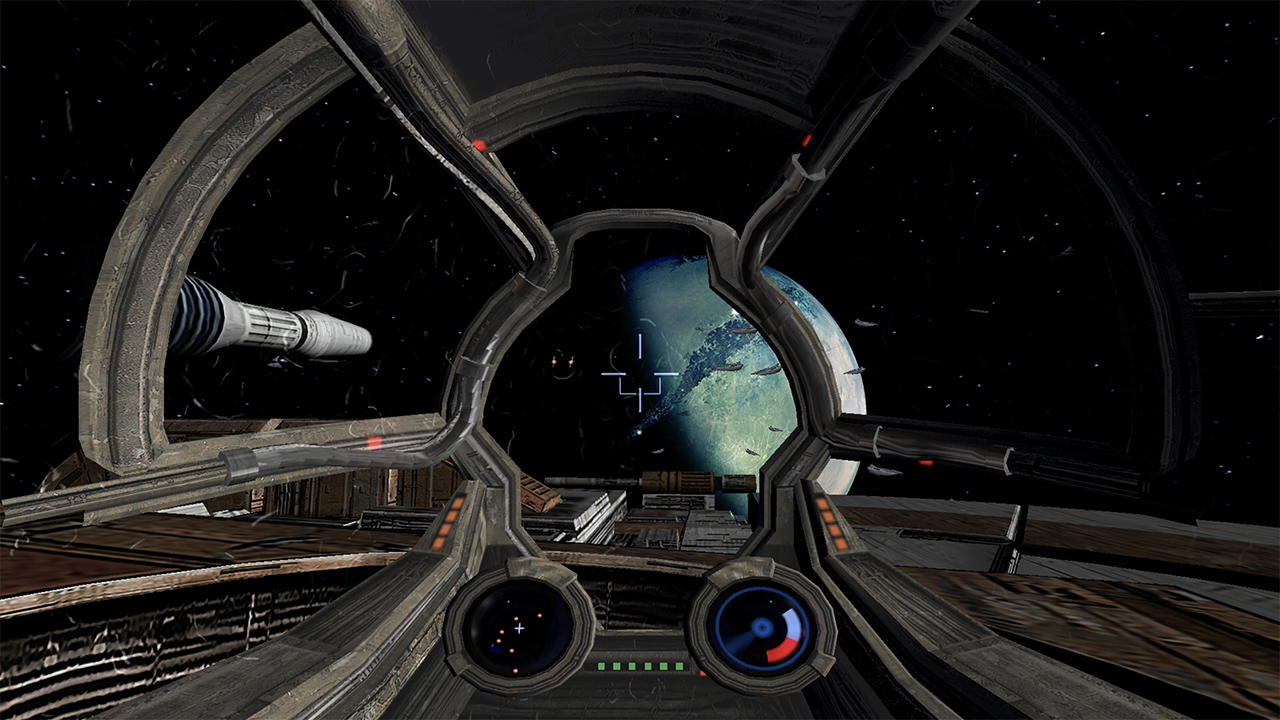Toggle the red indicator beside the green status bar

pyautogui.click(x=702, y=672)
